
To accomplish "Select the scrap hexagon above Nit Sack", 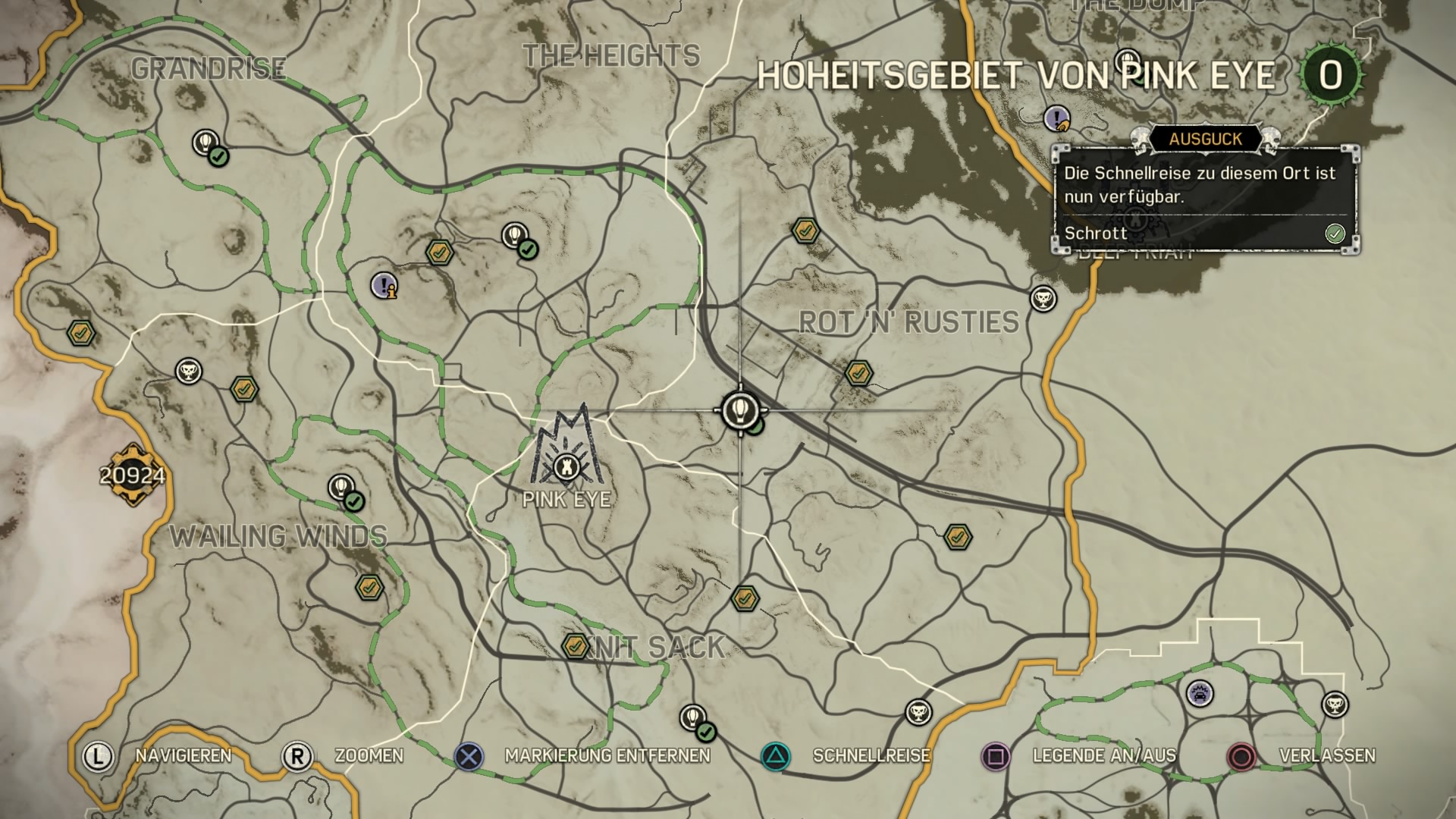I will click(x=746, y=598).
